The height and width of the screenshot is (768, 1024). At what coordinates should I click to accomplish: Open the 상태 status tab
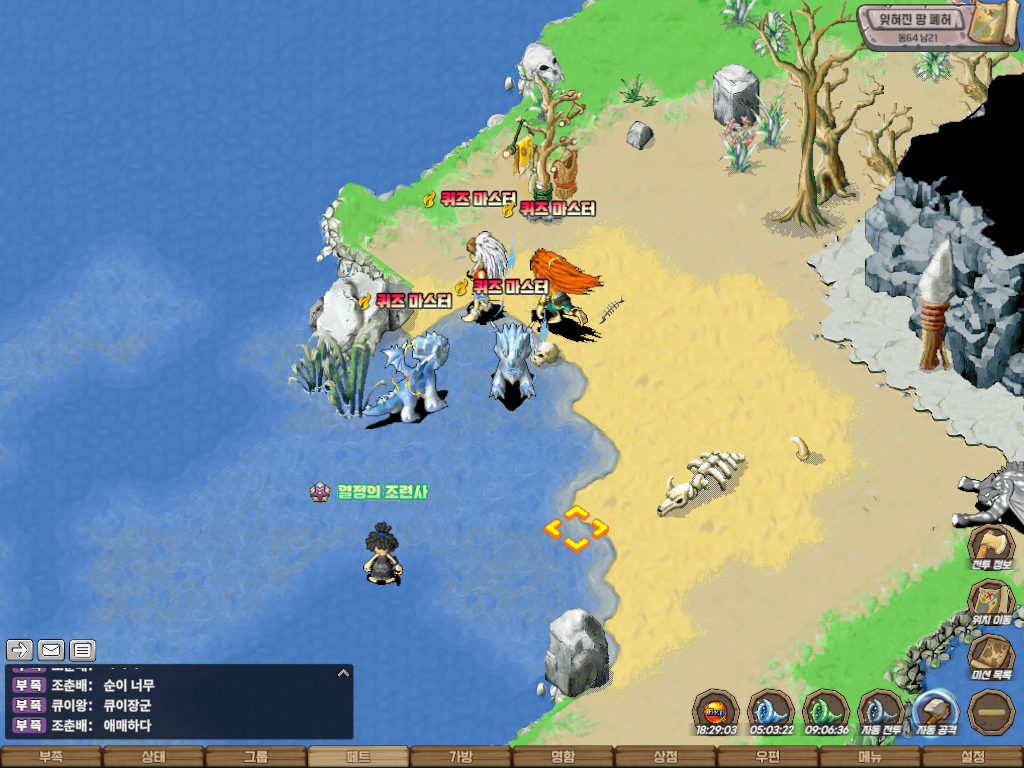point(153,757)
